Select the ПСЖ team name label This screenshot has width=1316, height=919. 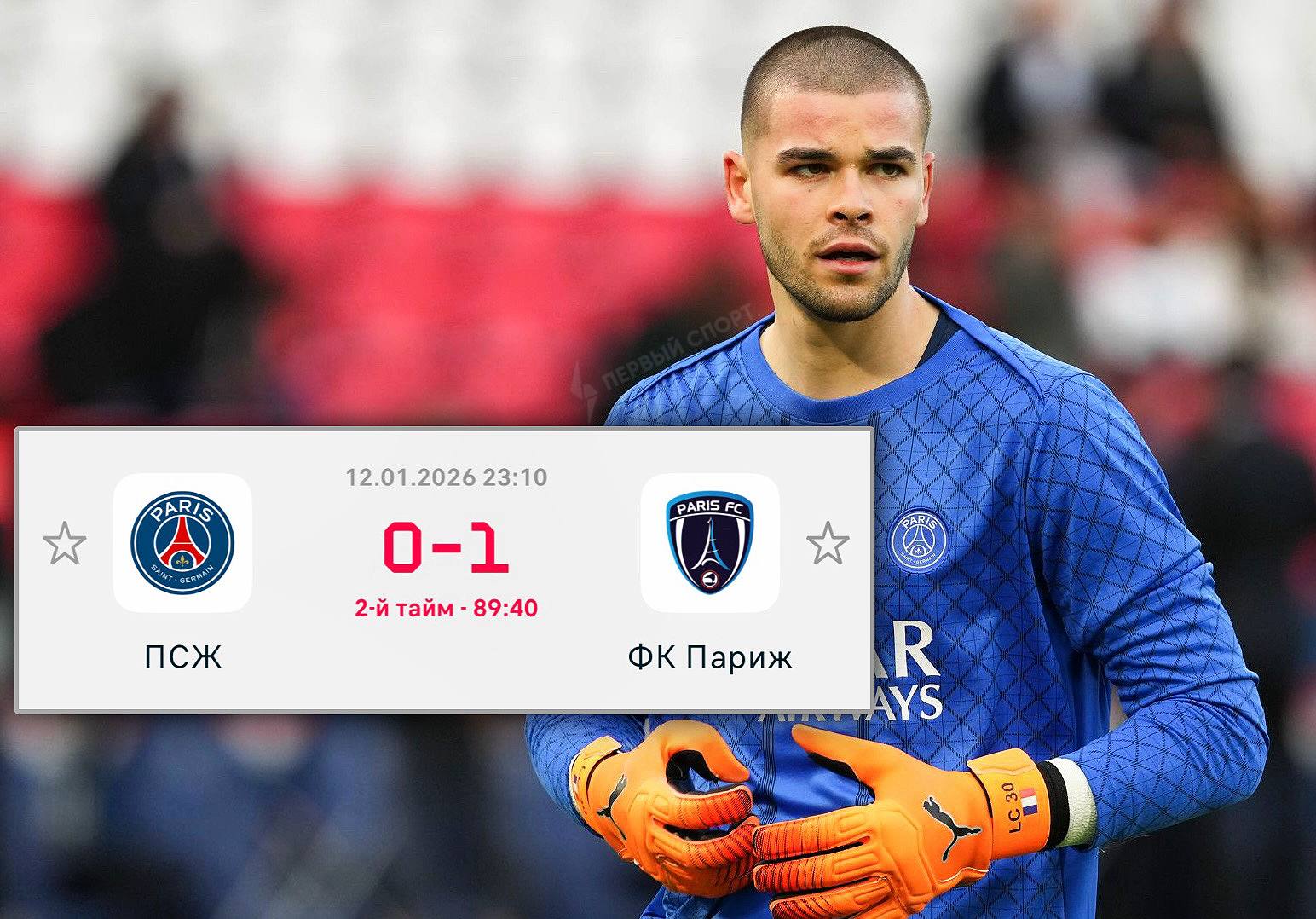coord(182,657)
